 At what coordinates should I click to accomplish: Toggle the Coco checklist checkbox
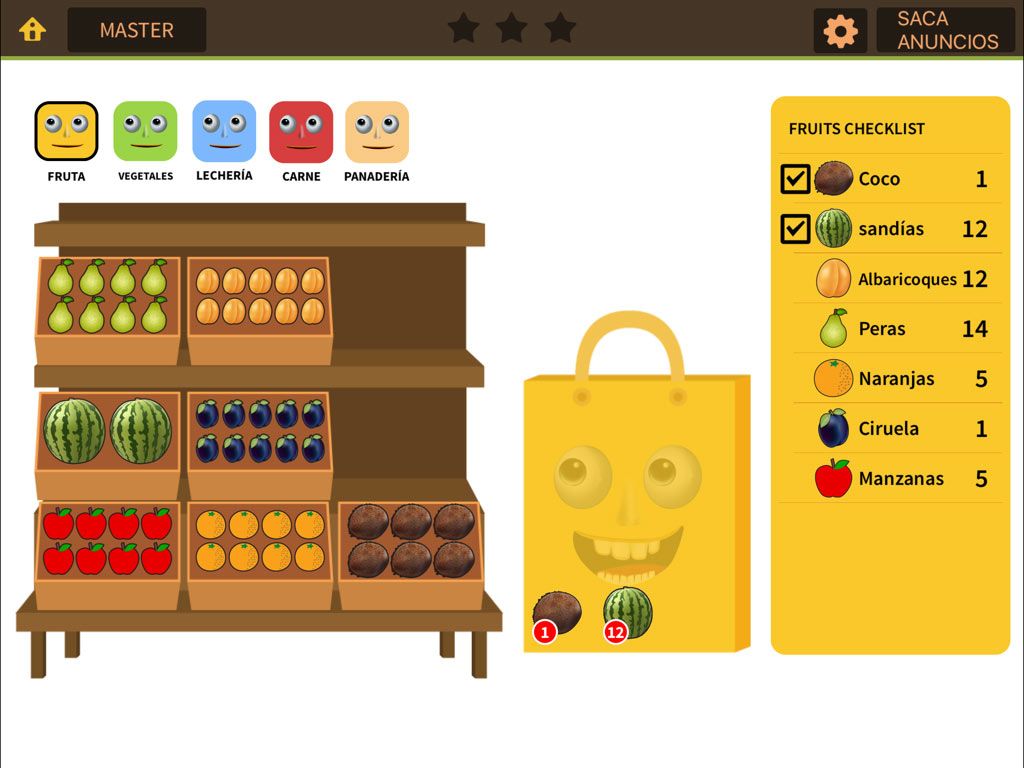coord(795,179)
